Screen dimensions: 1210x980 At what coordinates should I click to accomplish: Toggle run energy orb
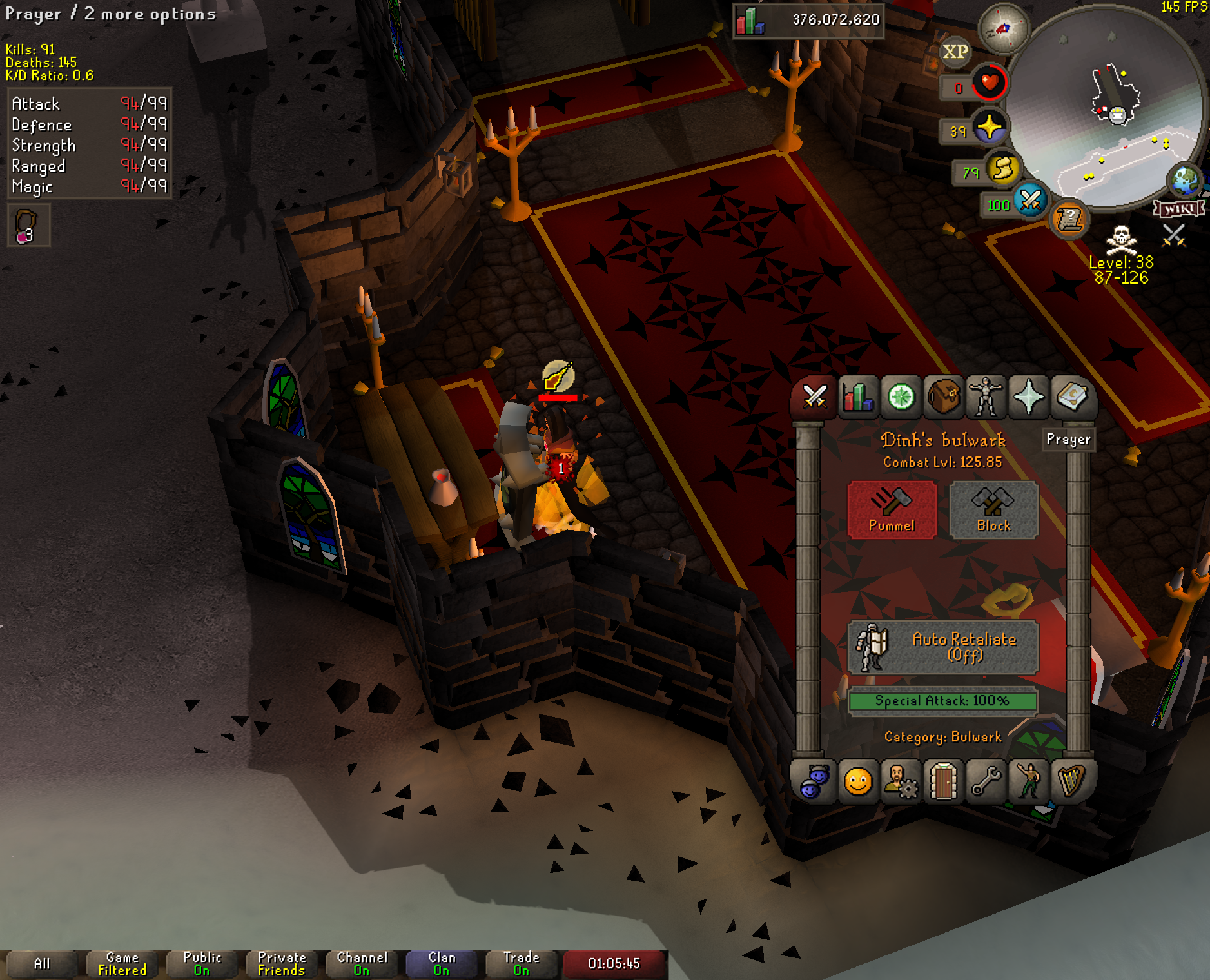pos(1002,169)
